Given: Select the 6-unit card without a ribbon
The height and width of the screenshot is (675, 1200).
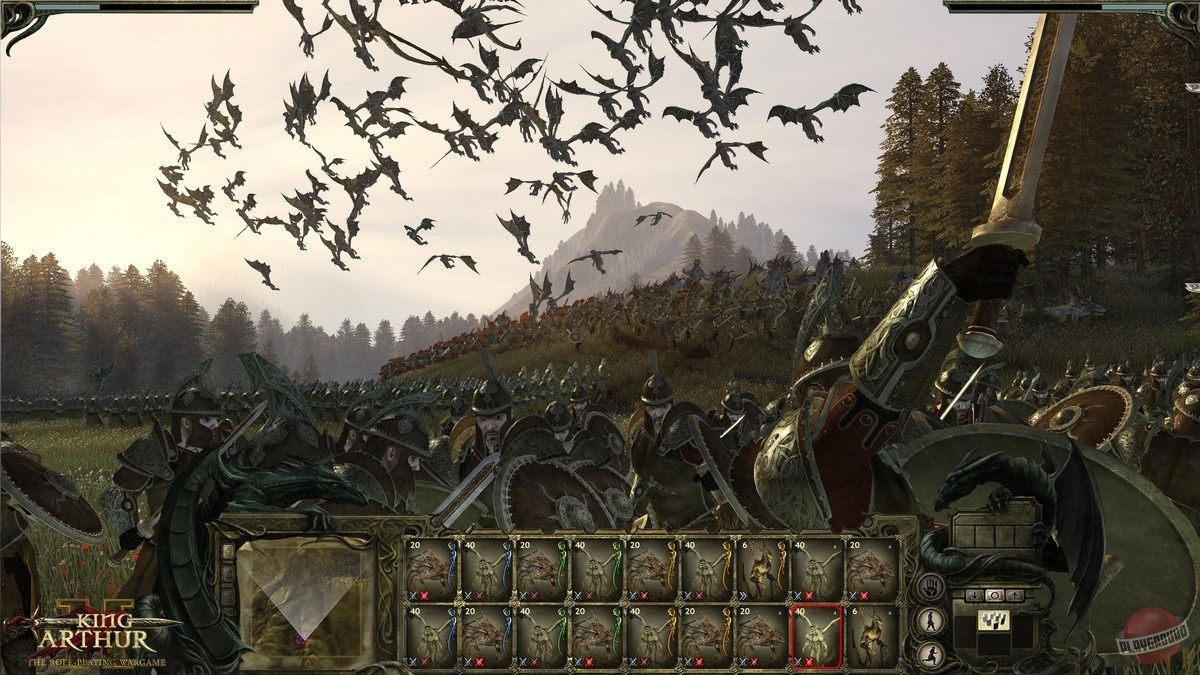Looking at the screenshot, I should pyautogui.click(x=871, y=635).
